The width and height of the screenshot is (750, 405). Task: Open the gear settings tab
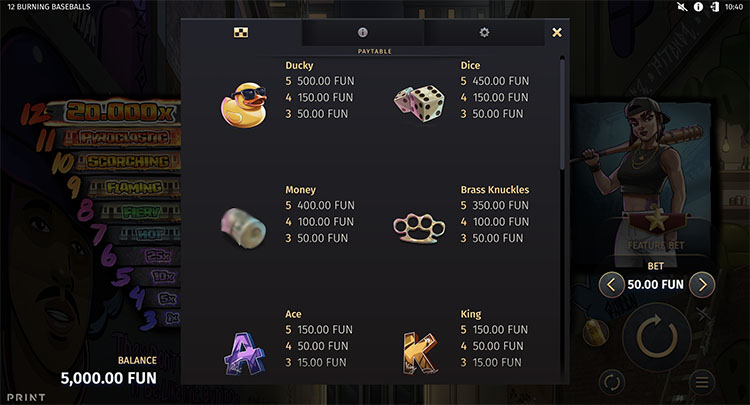tap(484, 32)
